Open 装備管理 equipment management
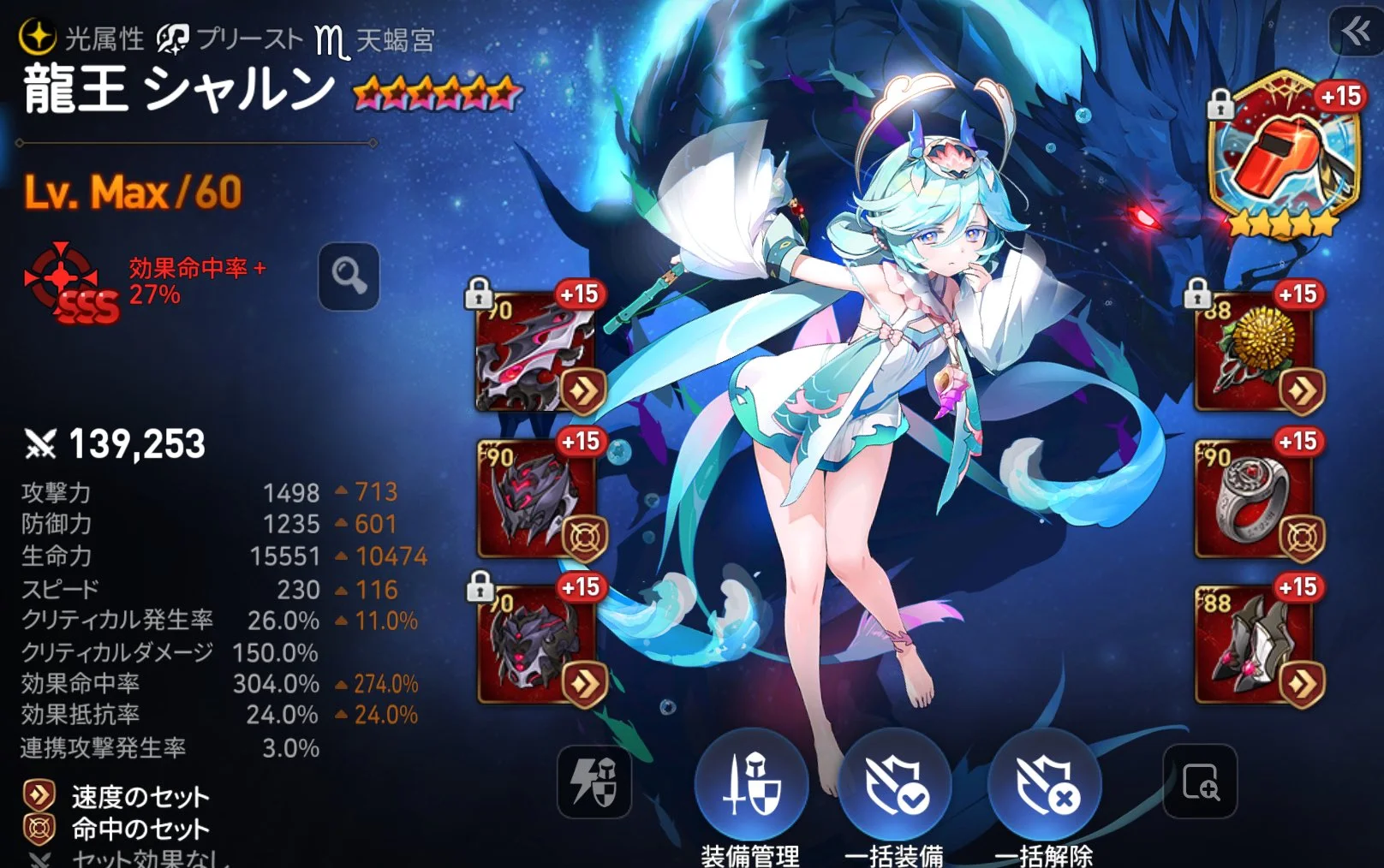 [x=750, y=783]
